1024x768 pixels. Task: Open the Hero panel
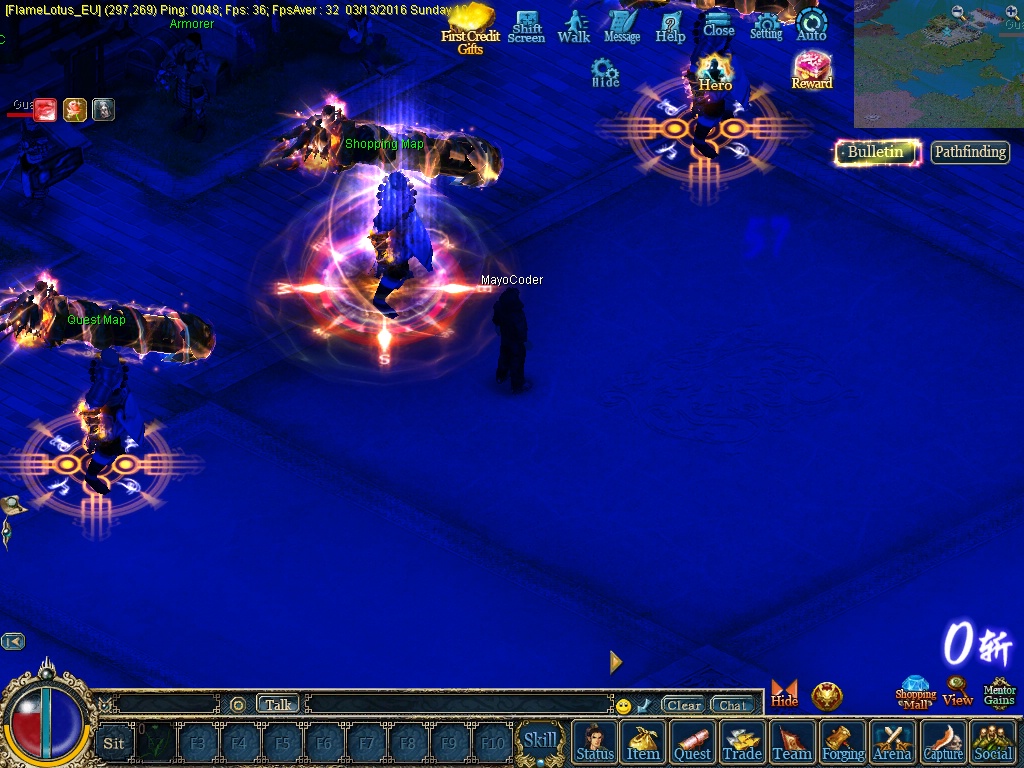pyautogui.click(x=715, y=73)
